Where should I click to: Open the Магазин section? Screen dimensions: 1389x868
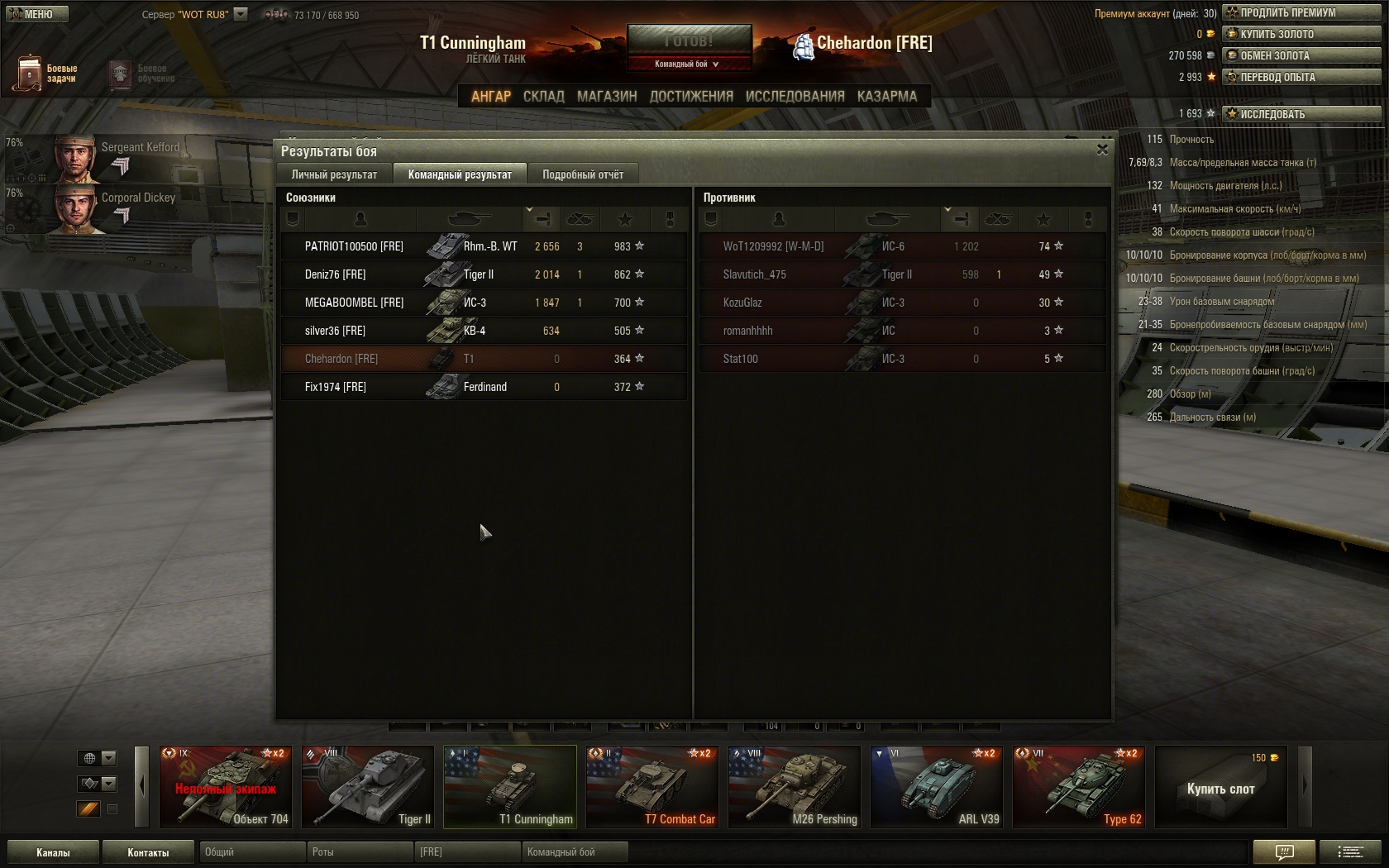[607, 97]
